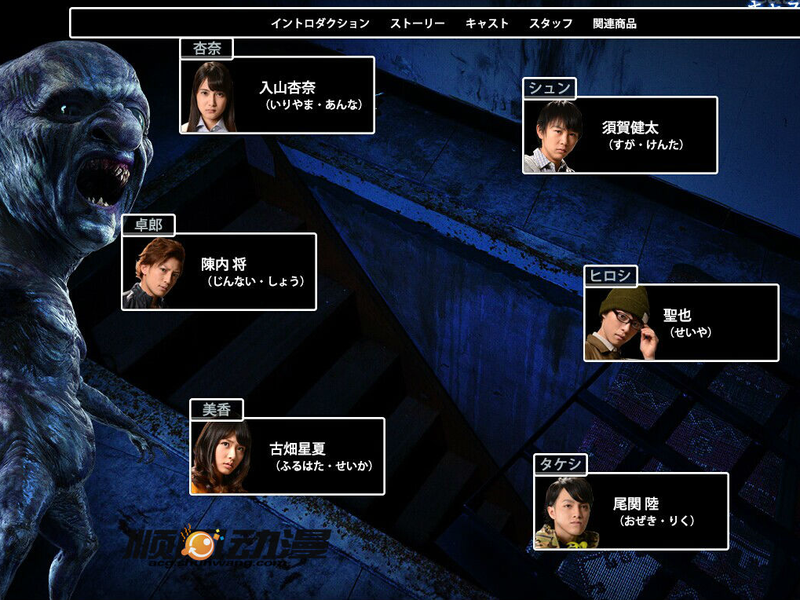Open the スタッフ section
This screenshot has width=800, height=600.
point(551,23)
